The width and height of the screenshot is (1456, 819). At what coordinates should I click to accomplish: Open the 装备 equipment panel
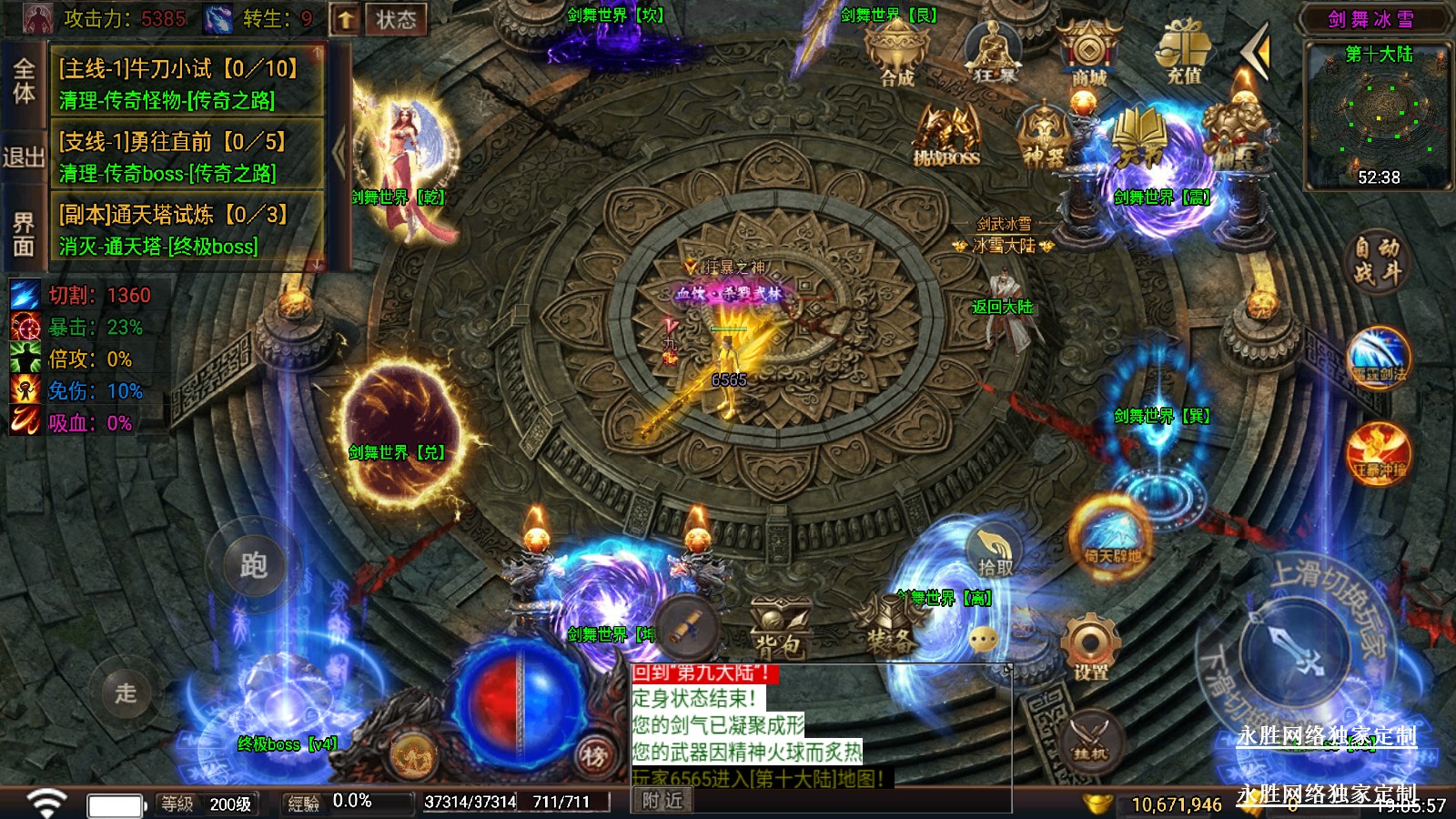(x=889, y=626)
